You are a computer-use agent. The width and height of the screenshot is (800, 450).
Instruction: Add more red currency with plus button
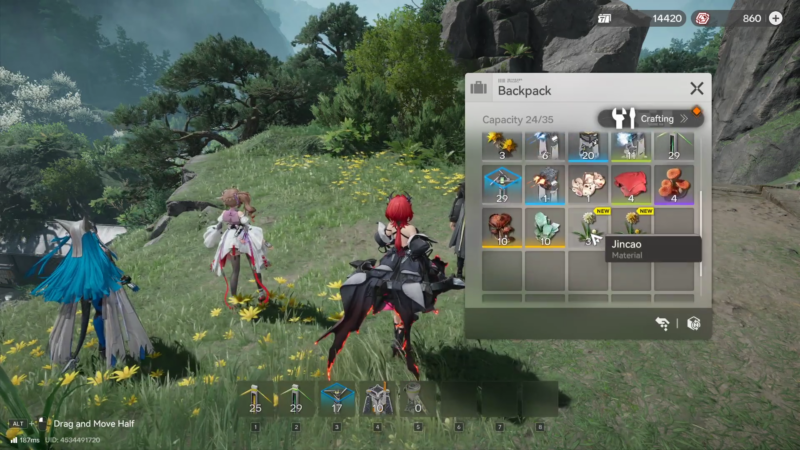pyautogui.click(x=775, y=18)
